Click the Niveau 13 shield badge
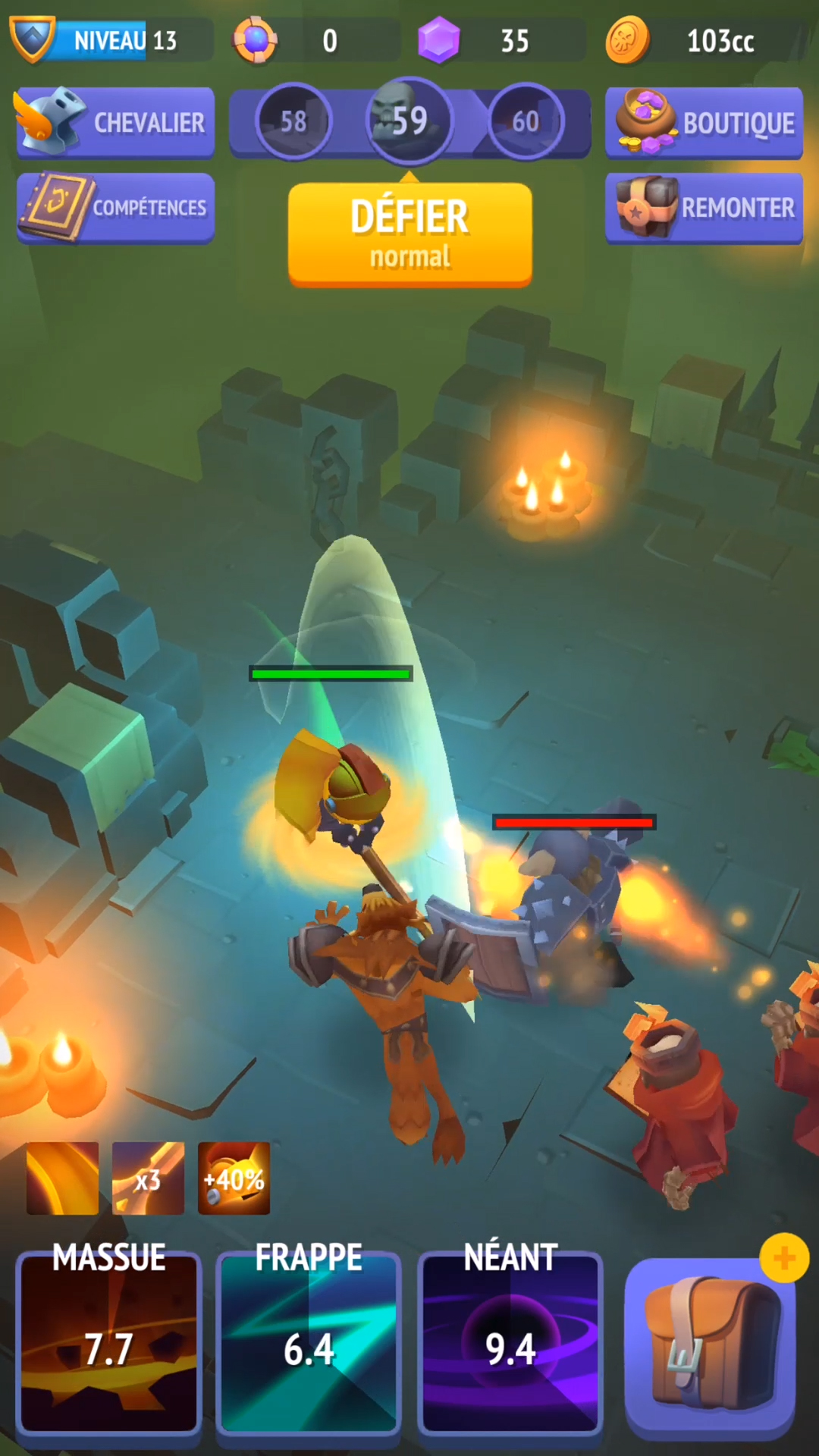 pos(33,38)
